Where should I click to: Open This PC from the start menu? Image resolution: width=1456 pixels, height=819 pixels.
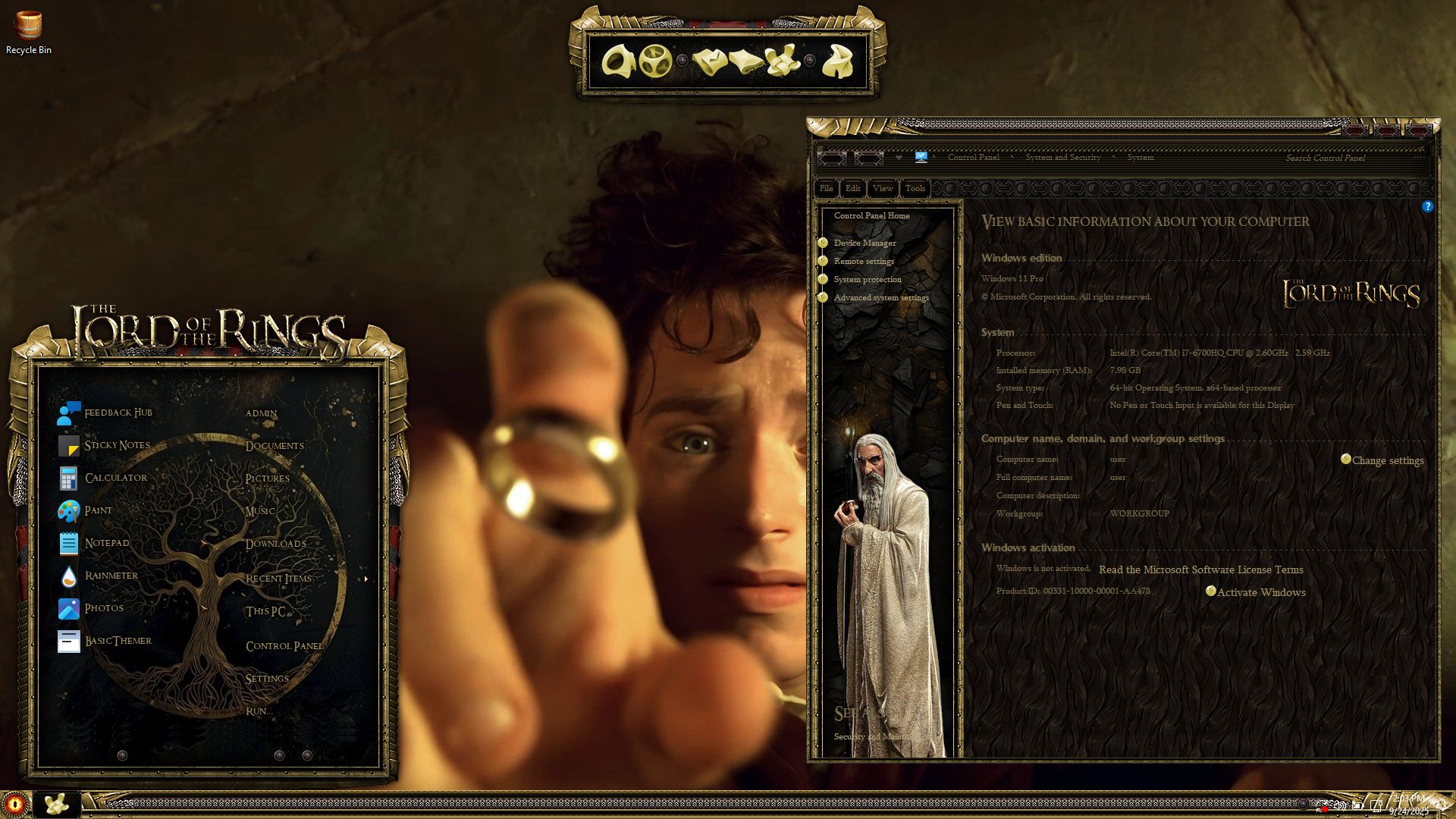click(x=265, y=611)
